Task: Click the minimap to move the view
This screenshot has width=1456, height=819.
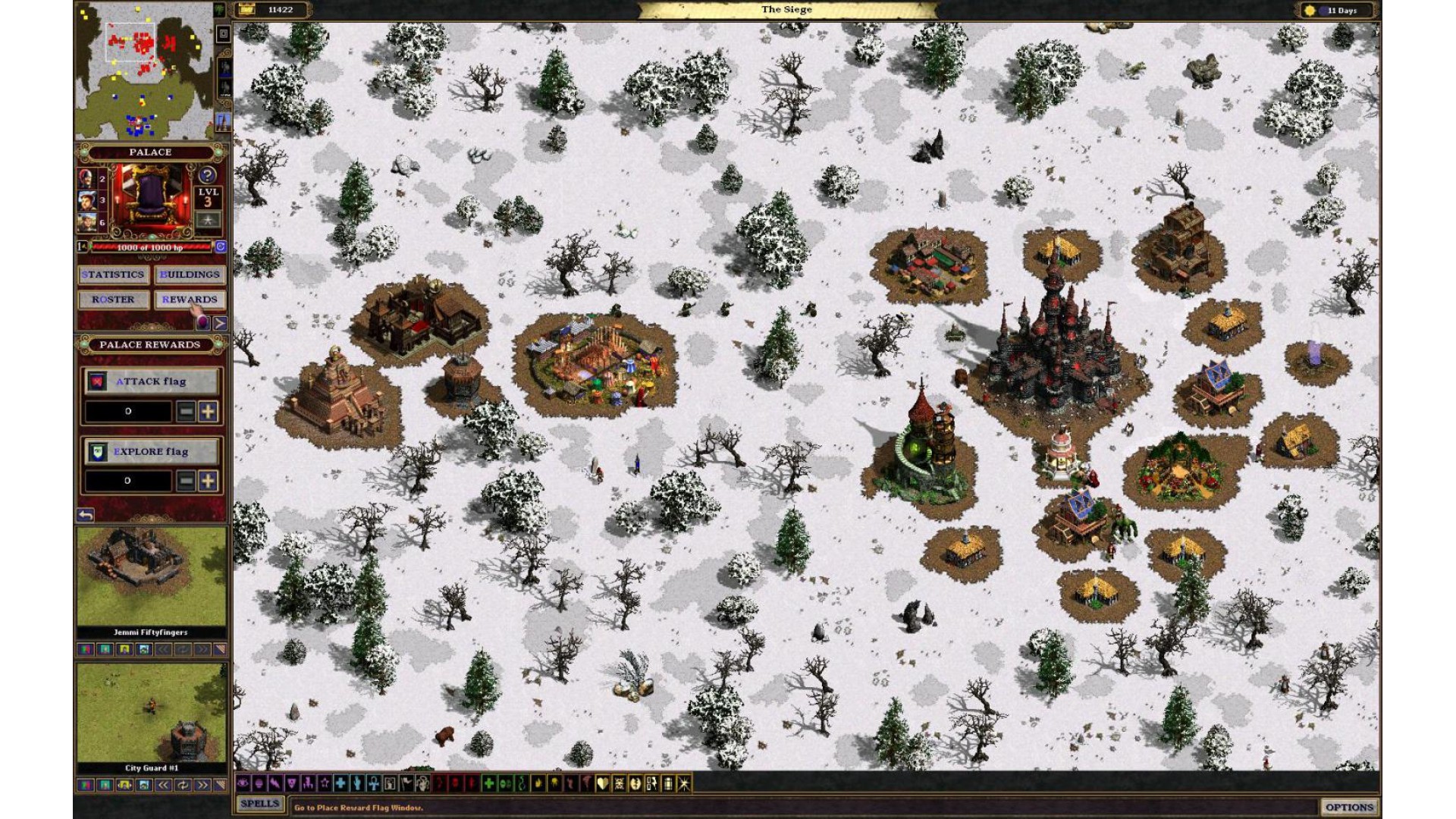Action: pyautogui.click(x=144, y=70)
